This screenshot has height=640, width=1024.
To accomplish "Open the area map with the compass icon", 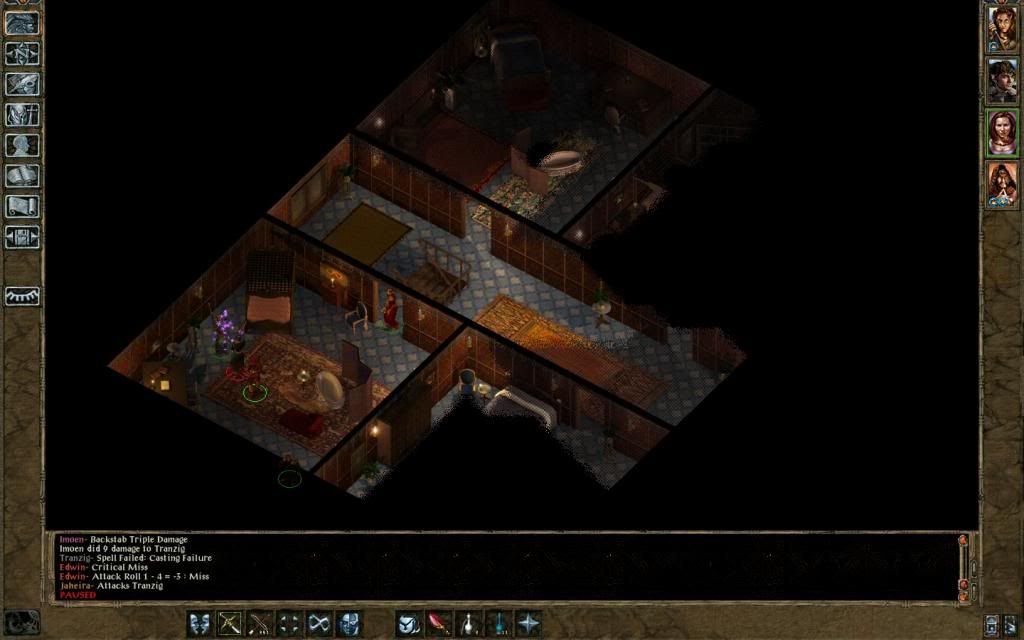I will tap(22, 53).
